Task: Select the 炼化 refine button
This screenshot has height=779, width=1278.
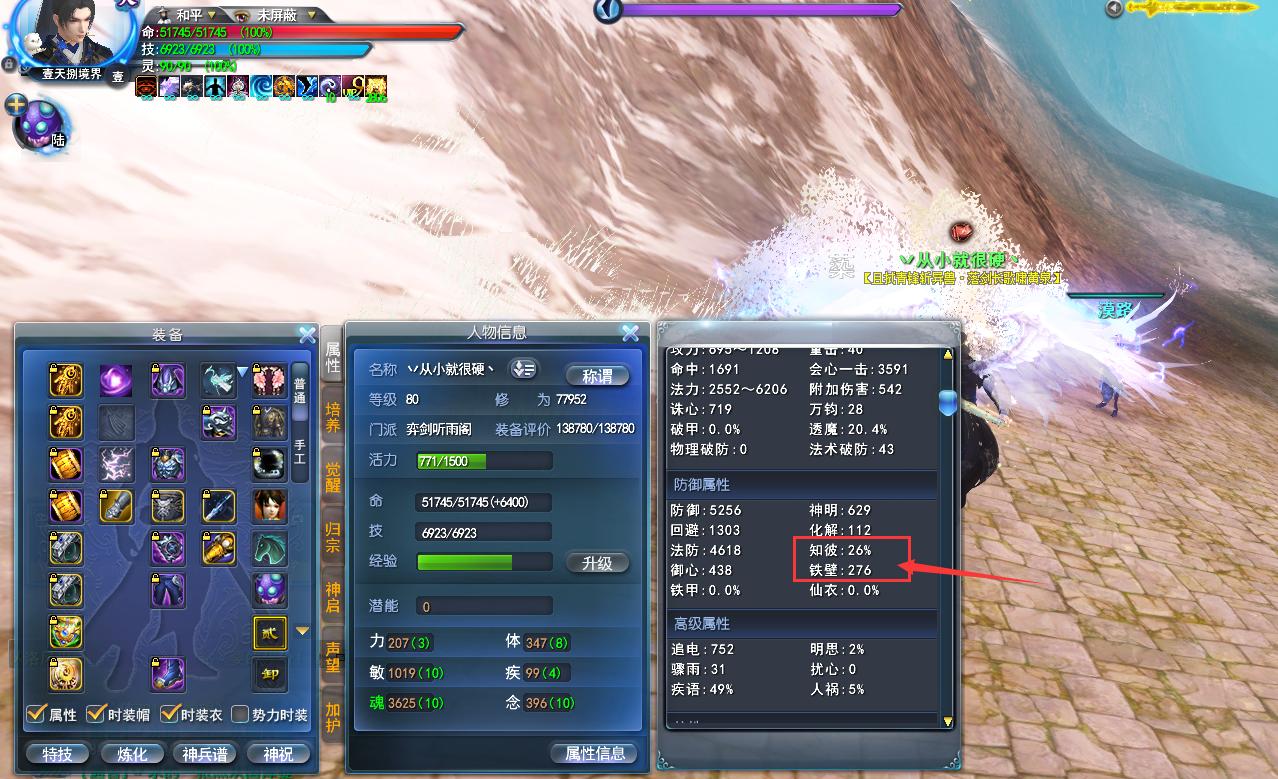Action: [132, 754]
